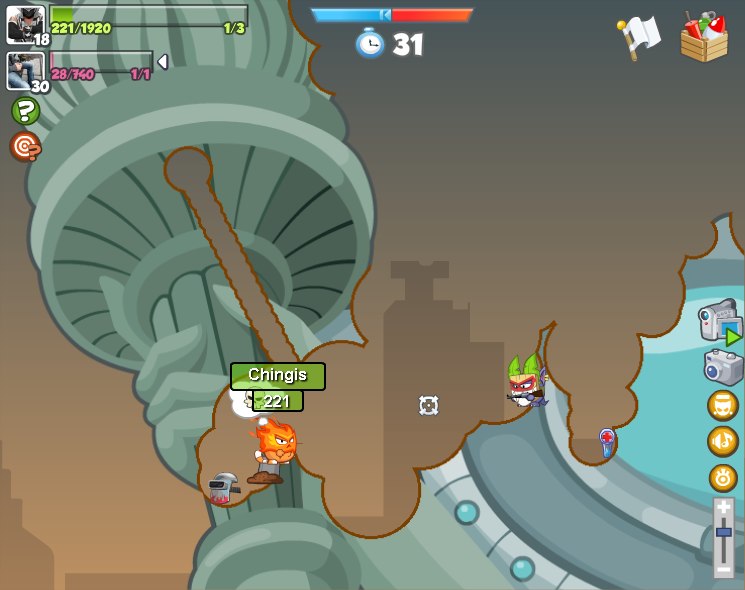Click the zoom slider handle

click(x=723, y=532)
